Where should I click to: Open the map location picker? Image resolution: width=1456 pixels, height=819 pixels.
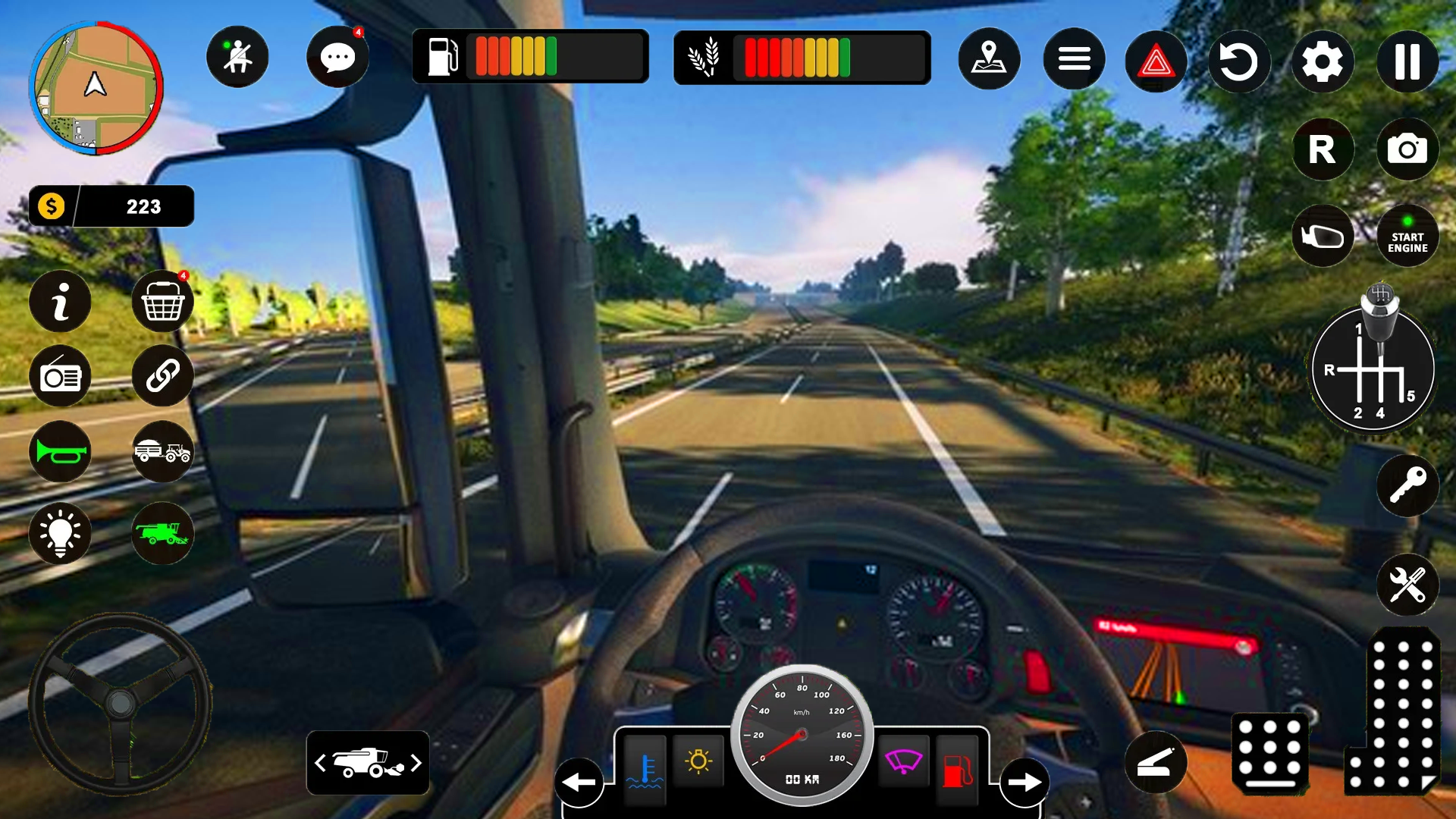pyautogui.click(x=989, y=58)
